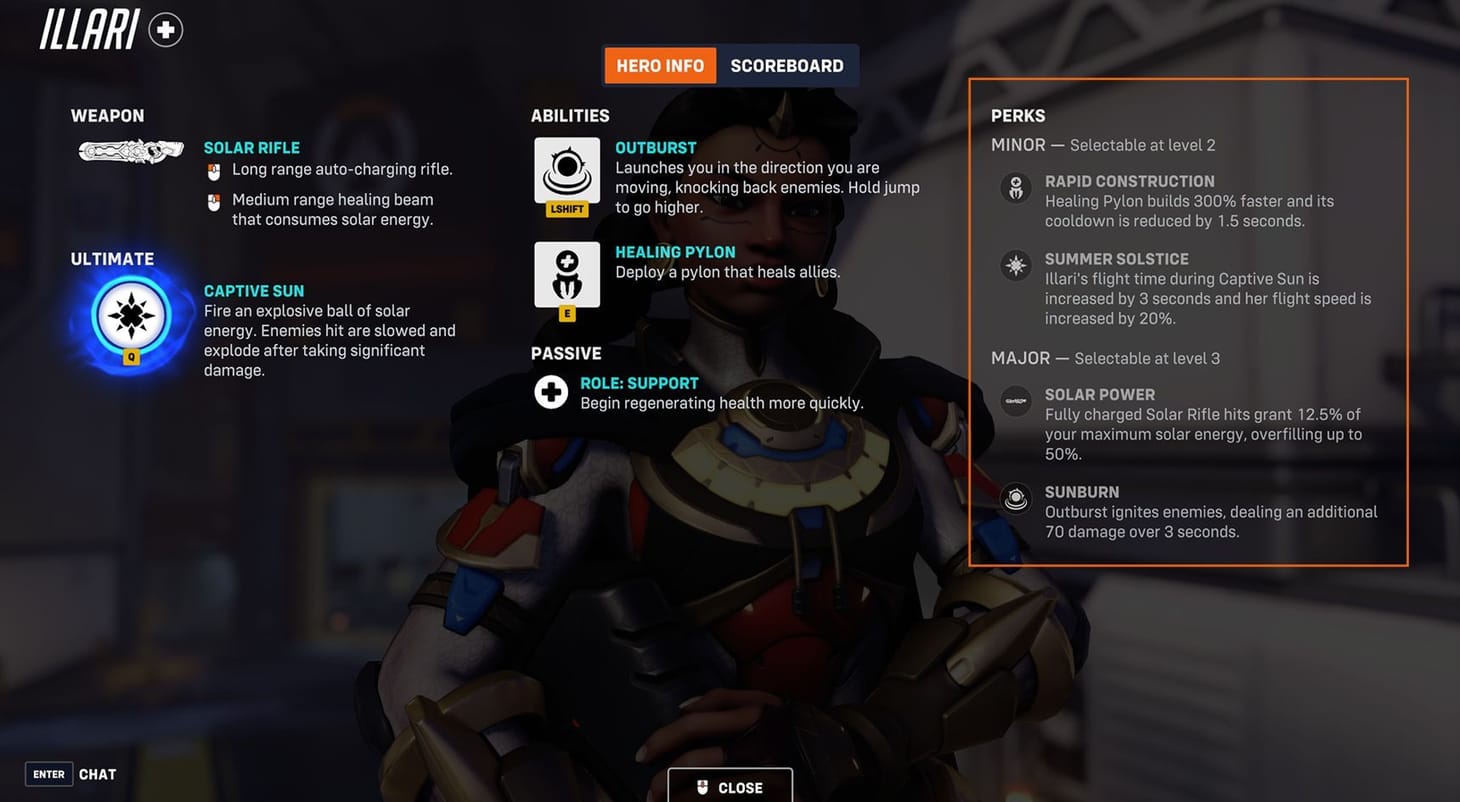Click the Close button
1460x802 pixels.
tap(729, 787)
